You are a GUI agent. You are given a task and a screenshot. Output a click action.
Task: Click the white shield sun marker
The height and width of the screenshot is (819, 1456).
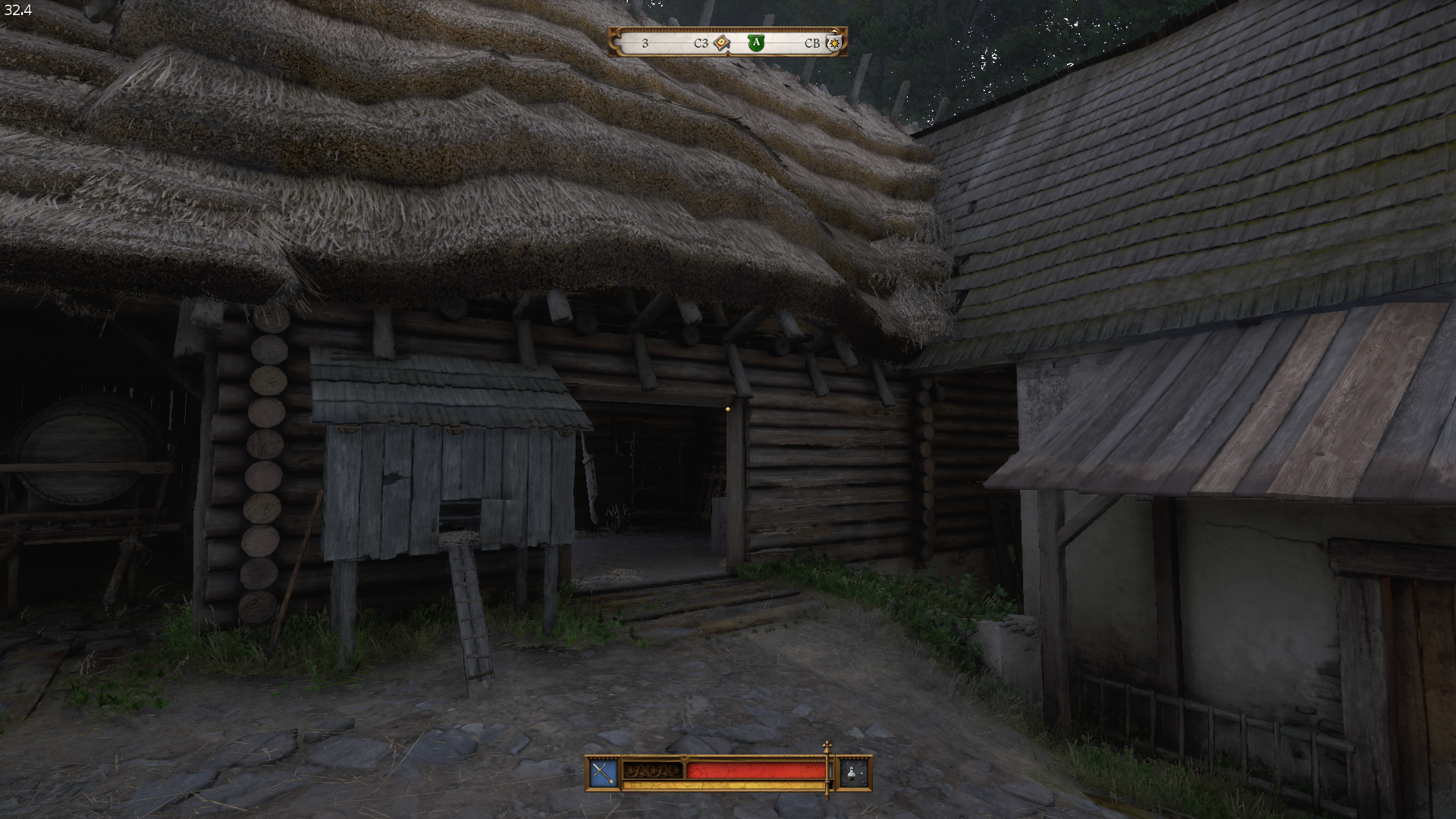(x=834, y=43)
